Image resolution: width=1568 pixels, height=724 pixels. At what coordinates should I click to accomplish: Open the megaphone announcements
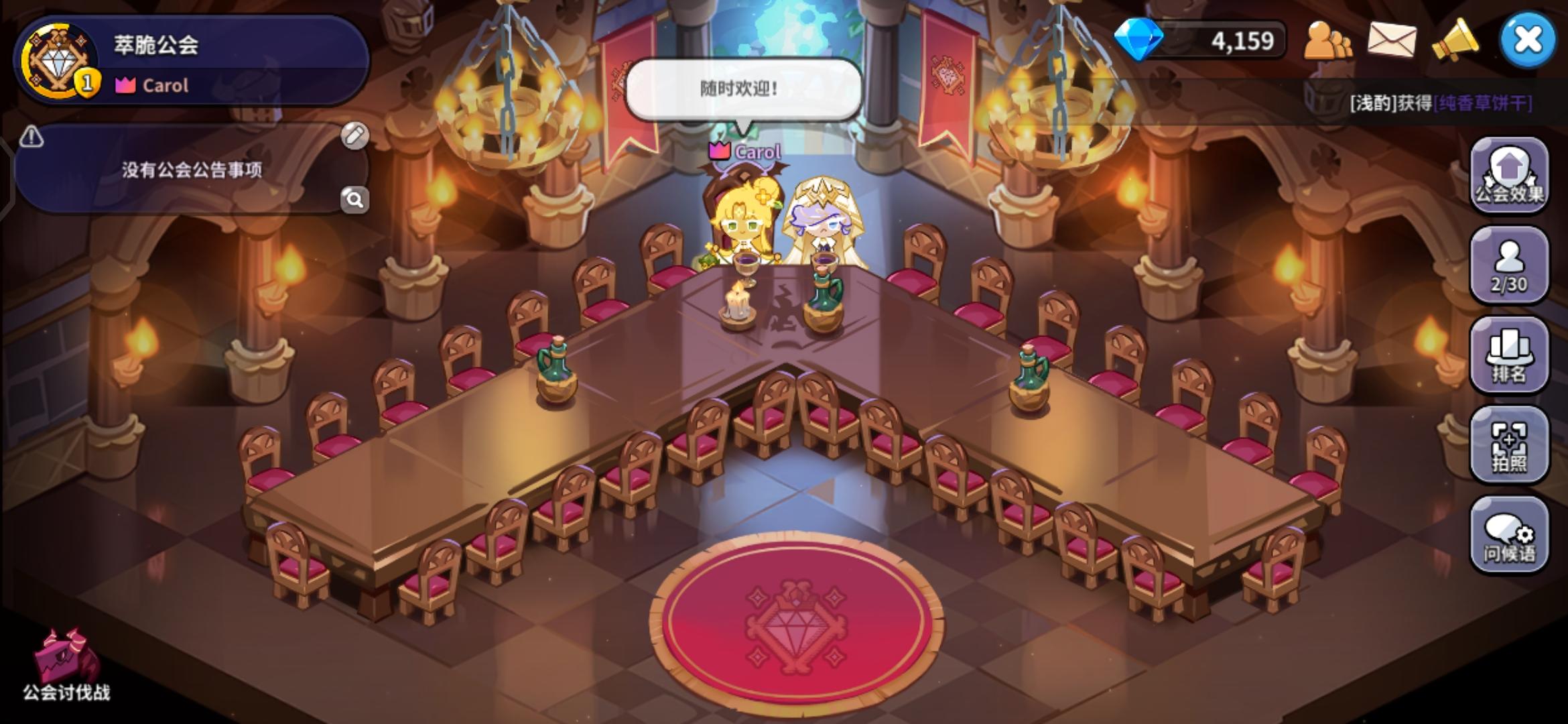pos(1451,40)
